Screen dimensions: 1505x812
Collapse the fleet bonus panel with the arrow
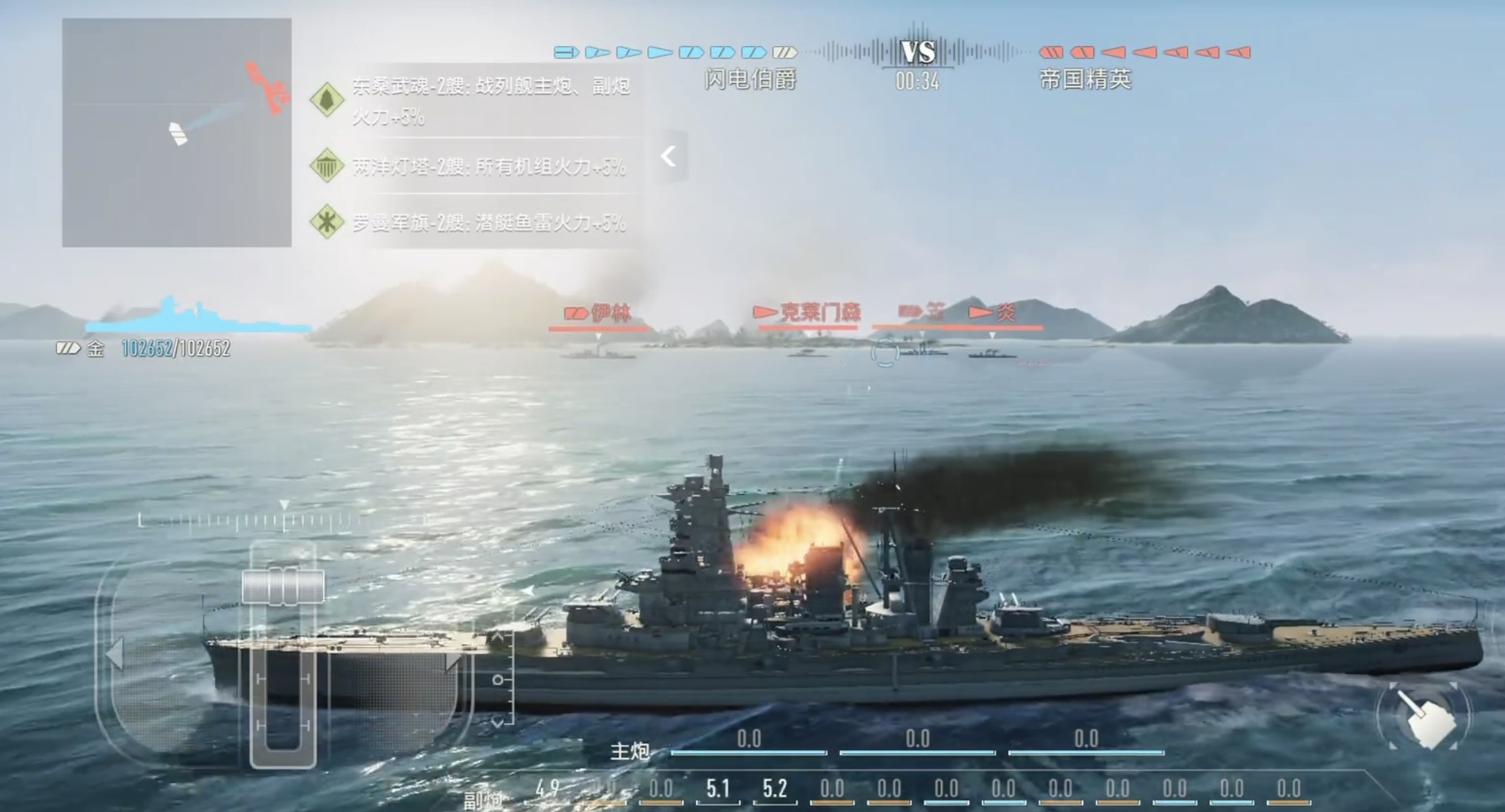coord(669,156)
